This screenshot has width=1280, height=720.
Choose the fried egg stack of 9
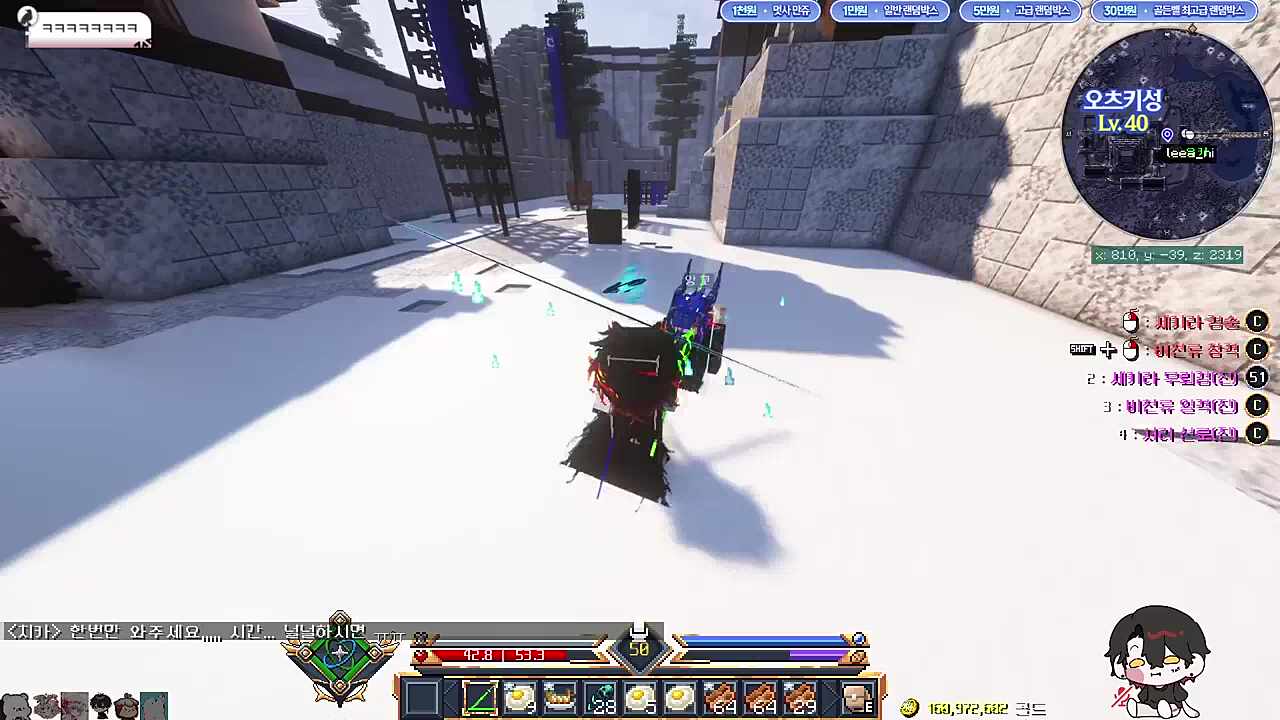(520, 697)
